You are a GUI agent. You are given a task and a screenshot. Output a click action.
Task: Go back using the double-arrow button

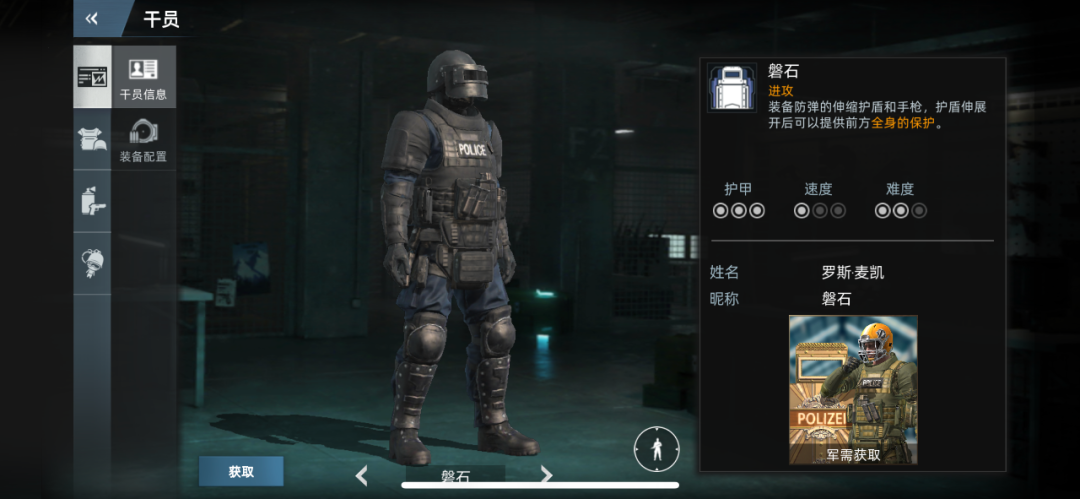[x=92, y=18]
